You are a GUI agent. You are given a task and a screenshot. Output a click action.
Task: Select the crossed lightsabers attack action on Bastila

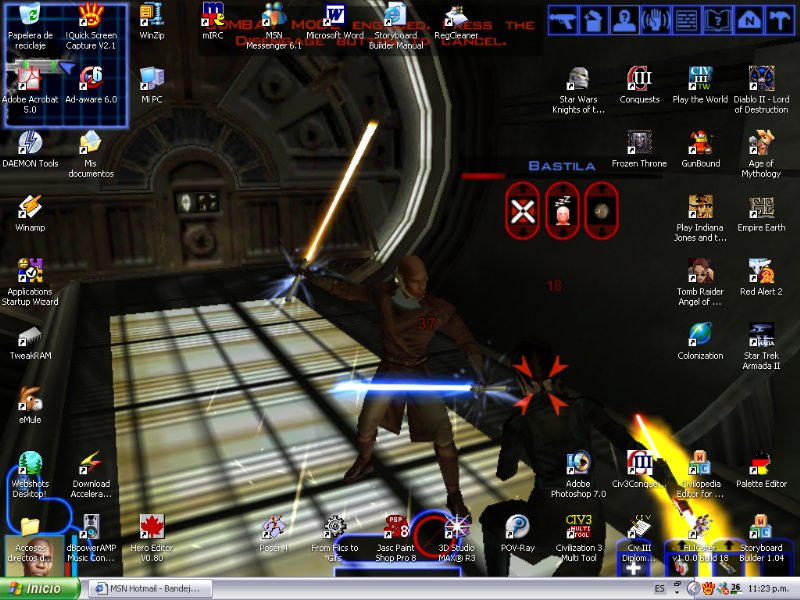coord(521,210)
